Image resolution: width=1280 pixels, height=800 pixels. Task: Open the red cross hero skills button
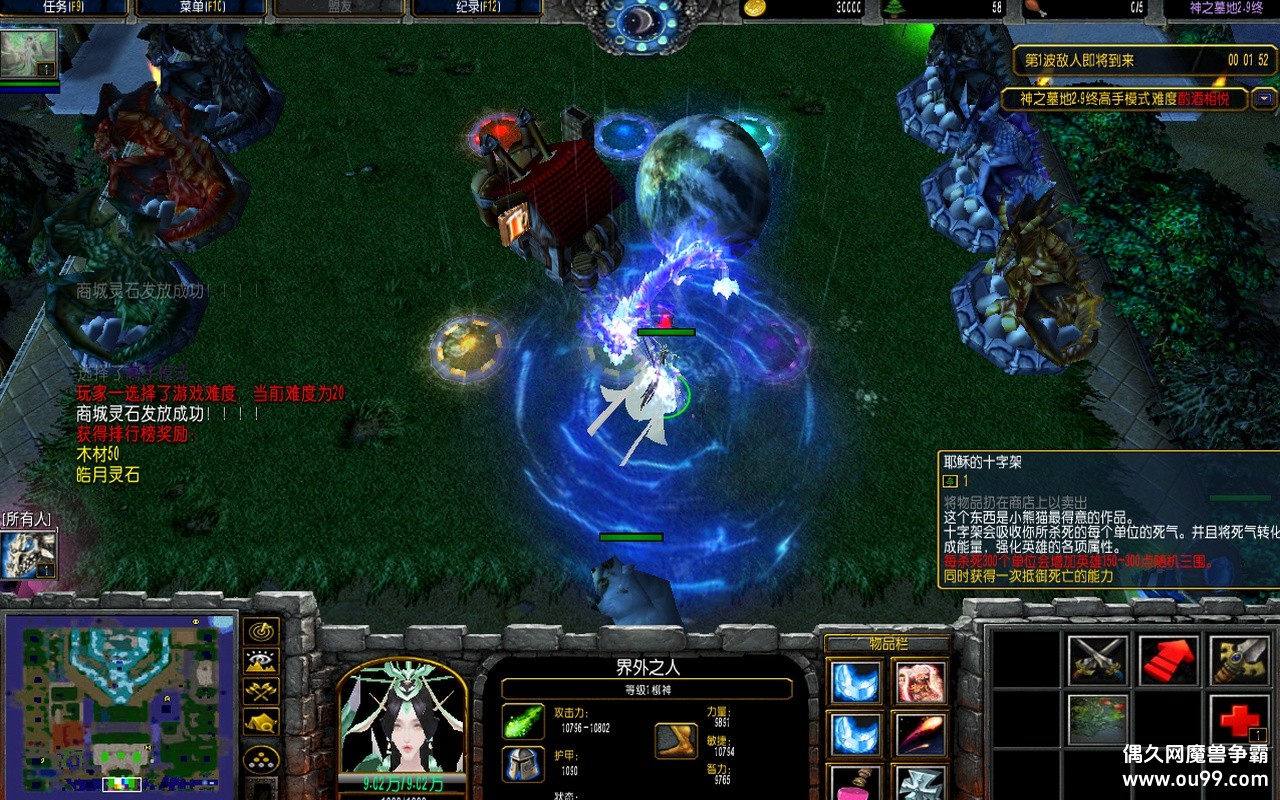[x=1239, y=720]
